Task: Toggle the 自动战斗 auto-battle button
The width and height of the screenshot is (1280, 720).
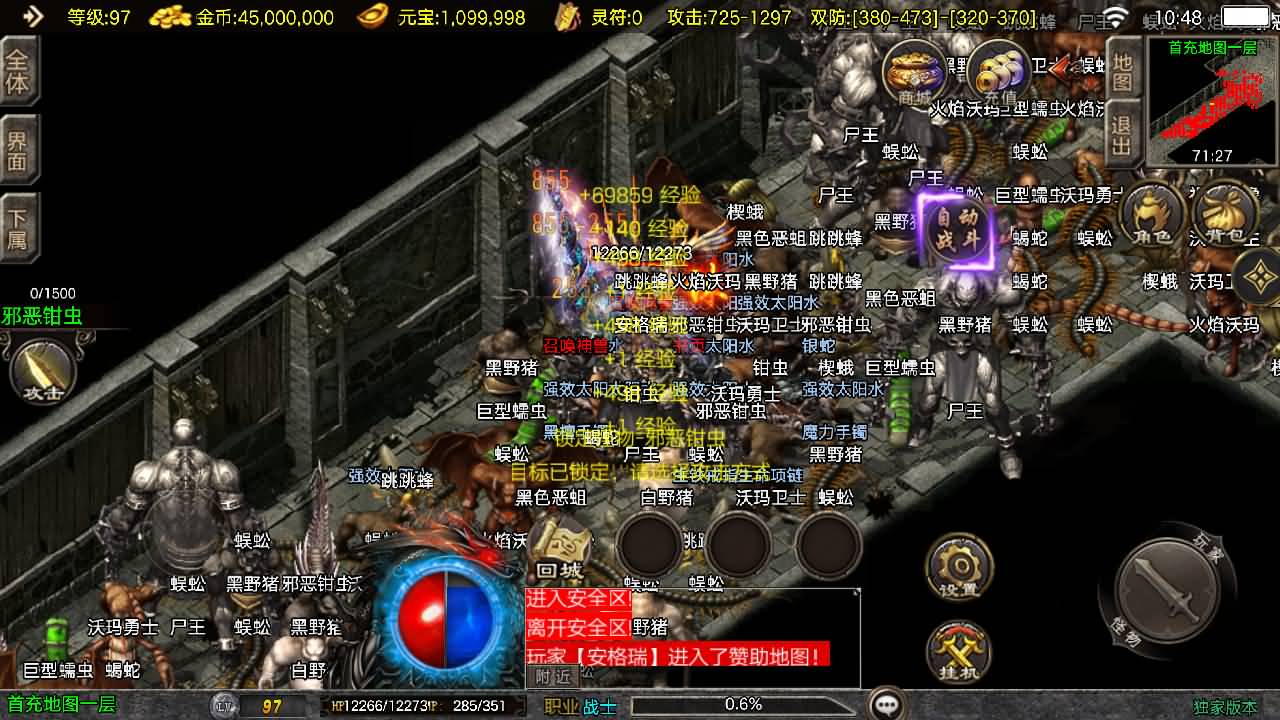Action: [957, 228]
